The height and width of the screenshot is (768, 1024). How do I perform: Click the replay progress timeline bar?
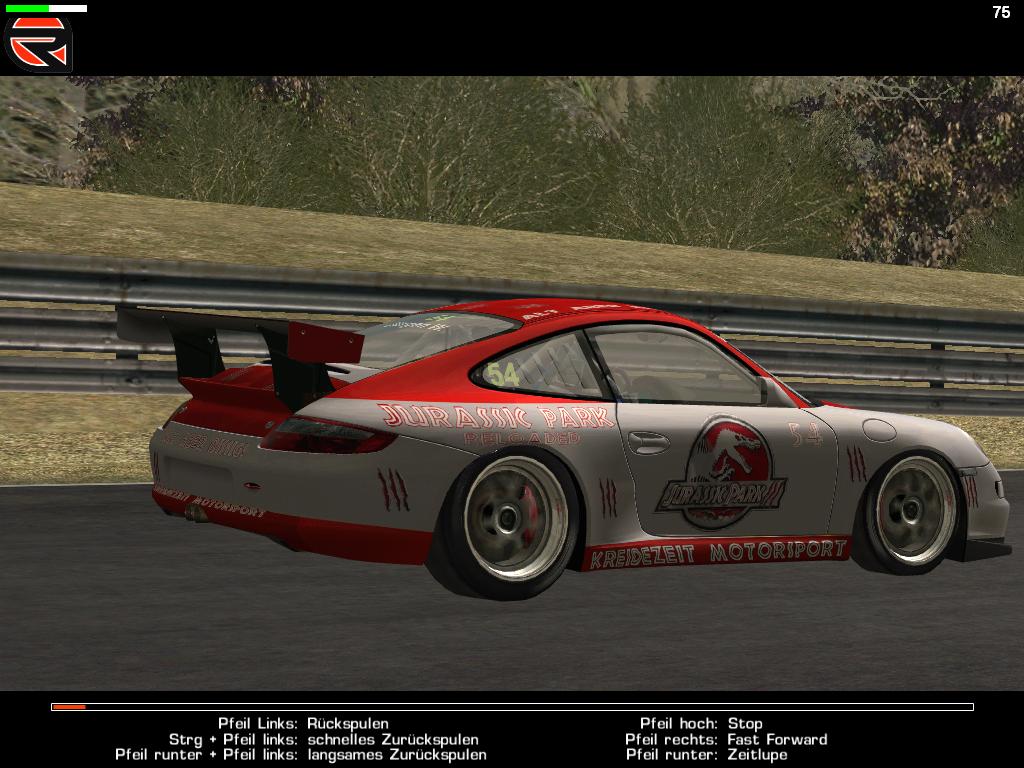(512, 707)
